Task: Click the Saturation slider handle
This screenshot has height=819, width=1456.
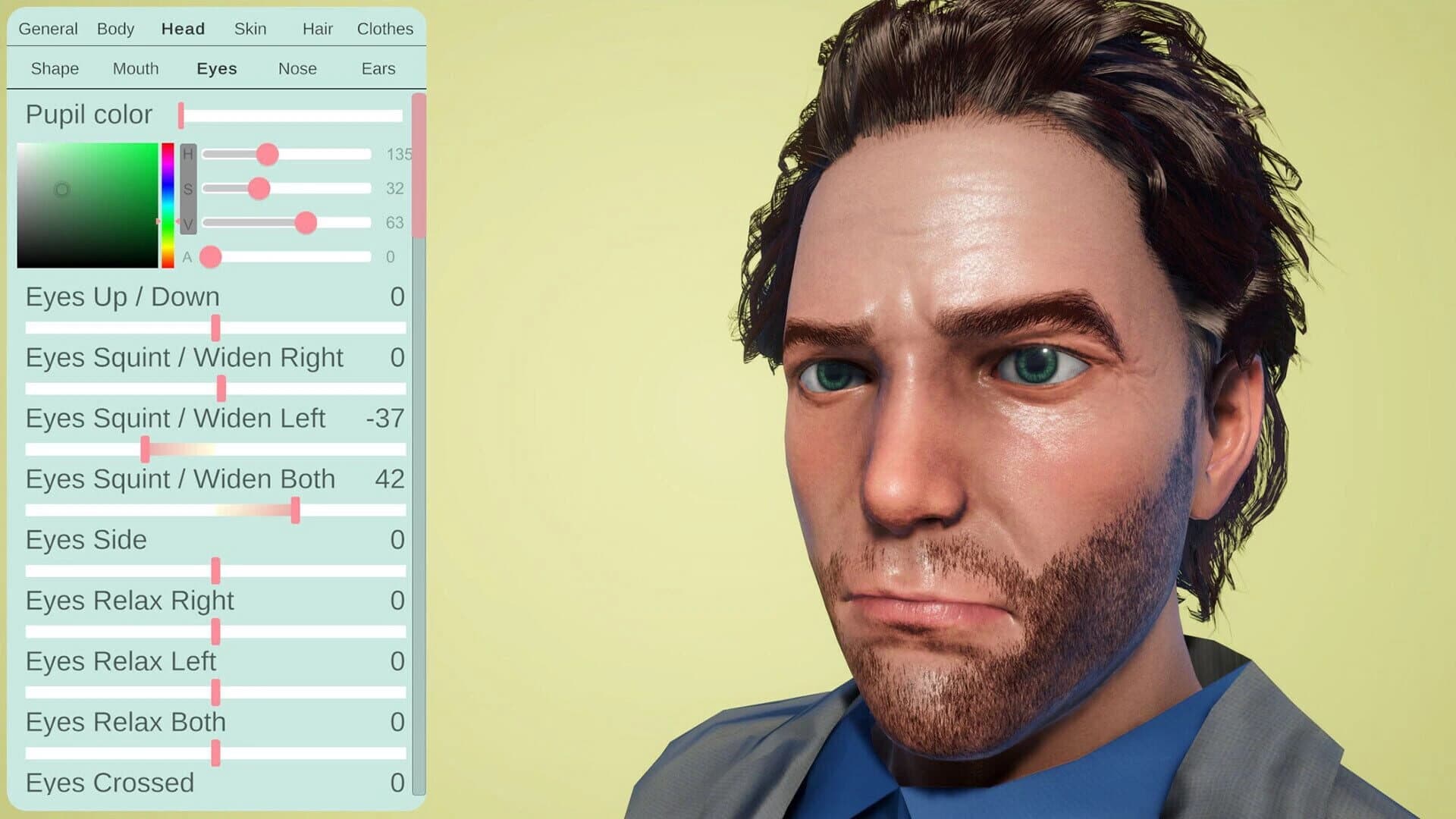Action: [261, 188]
